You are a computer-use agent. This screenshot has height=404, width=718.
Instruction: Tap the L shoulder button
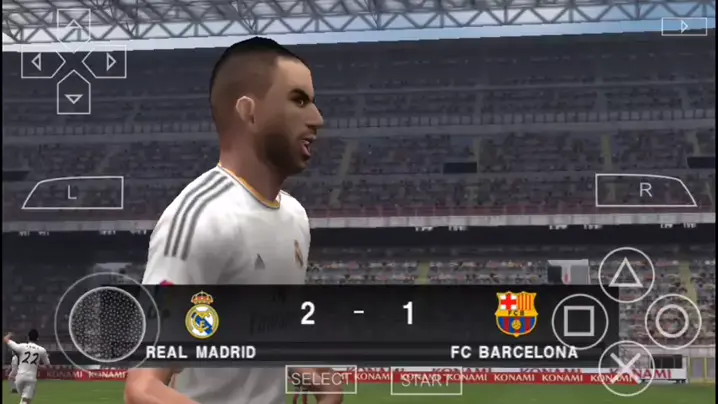click(72, 193)
